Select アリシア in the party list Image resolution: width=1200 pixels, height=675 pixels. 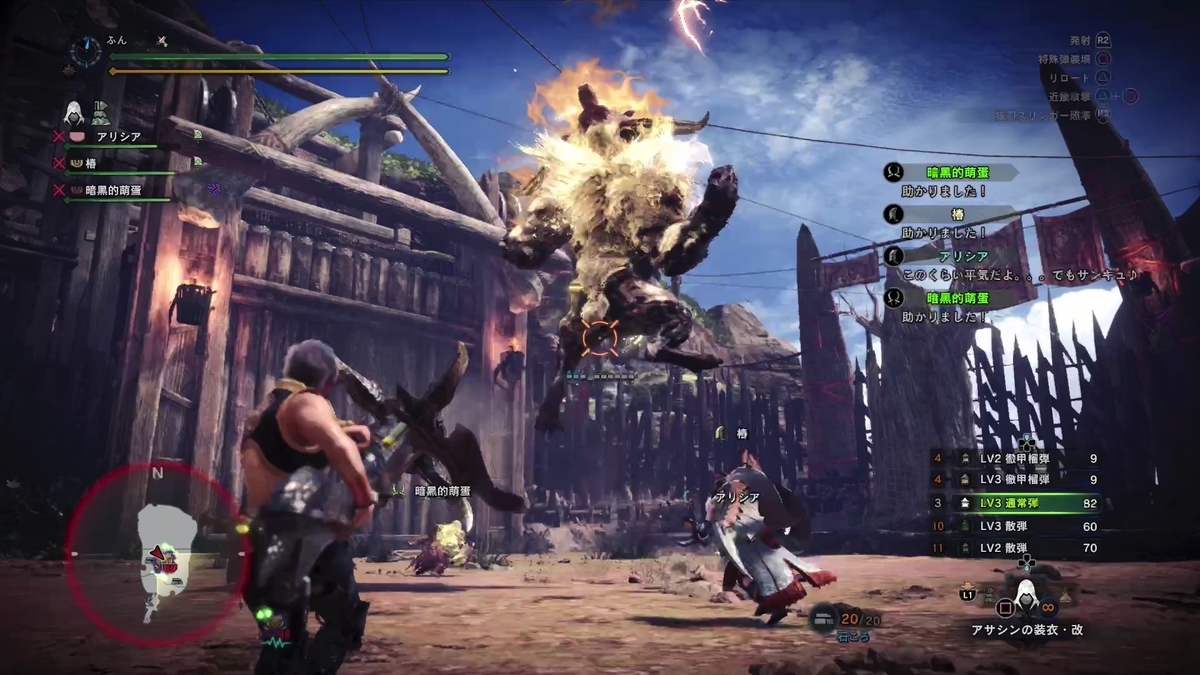click(118, 137)
